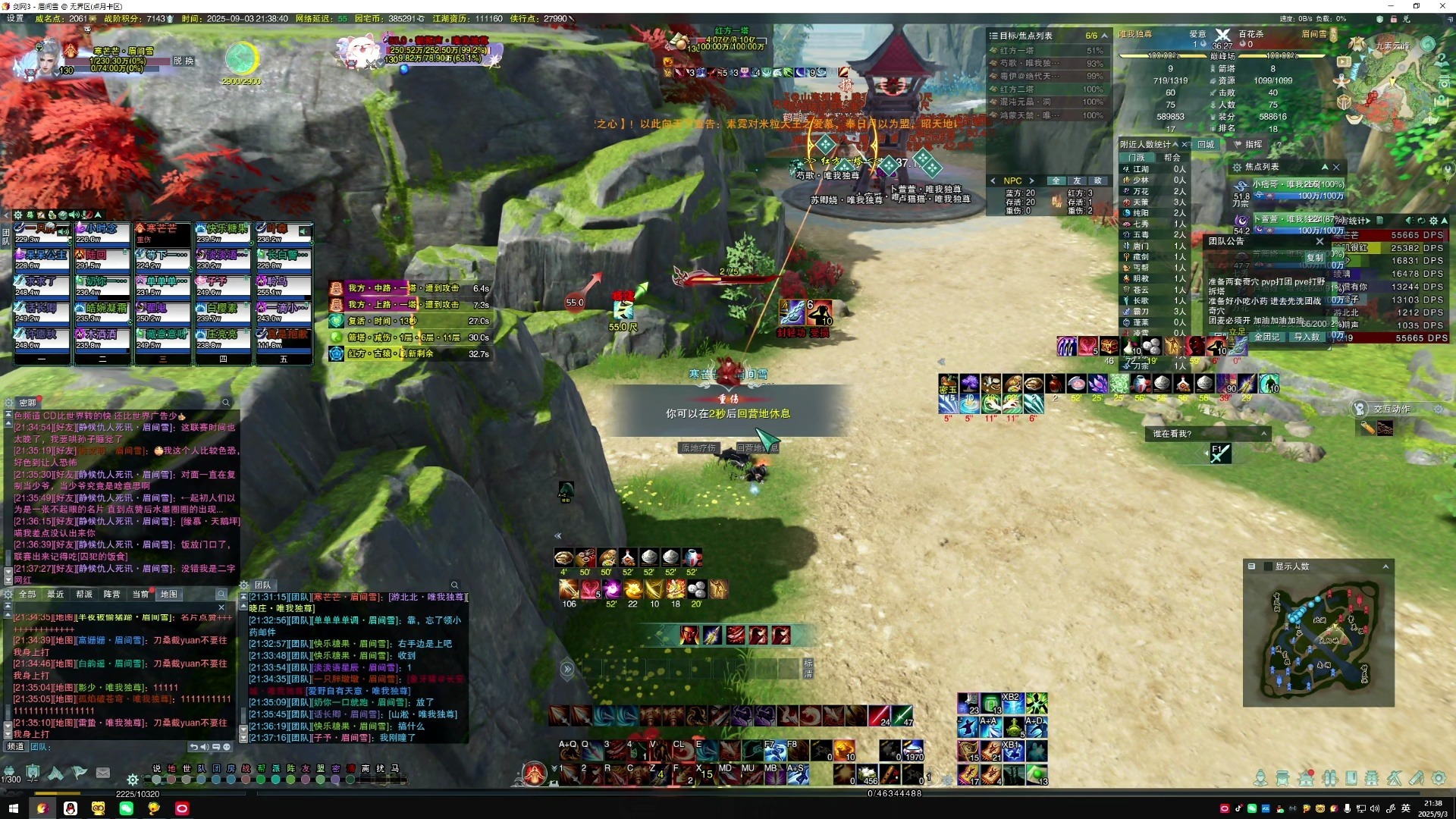Image resolution: width=1456 pixels, height=819 pixels.
Task: Switch the chat window to the 帮派 tab
Action: (x=84, y=595)
